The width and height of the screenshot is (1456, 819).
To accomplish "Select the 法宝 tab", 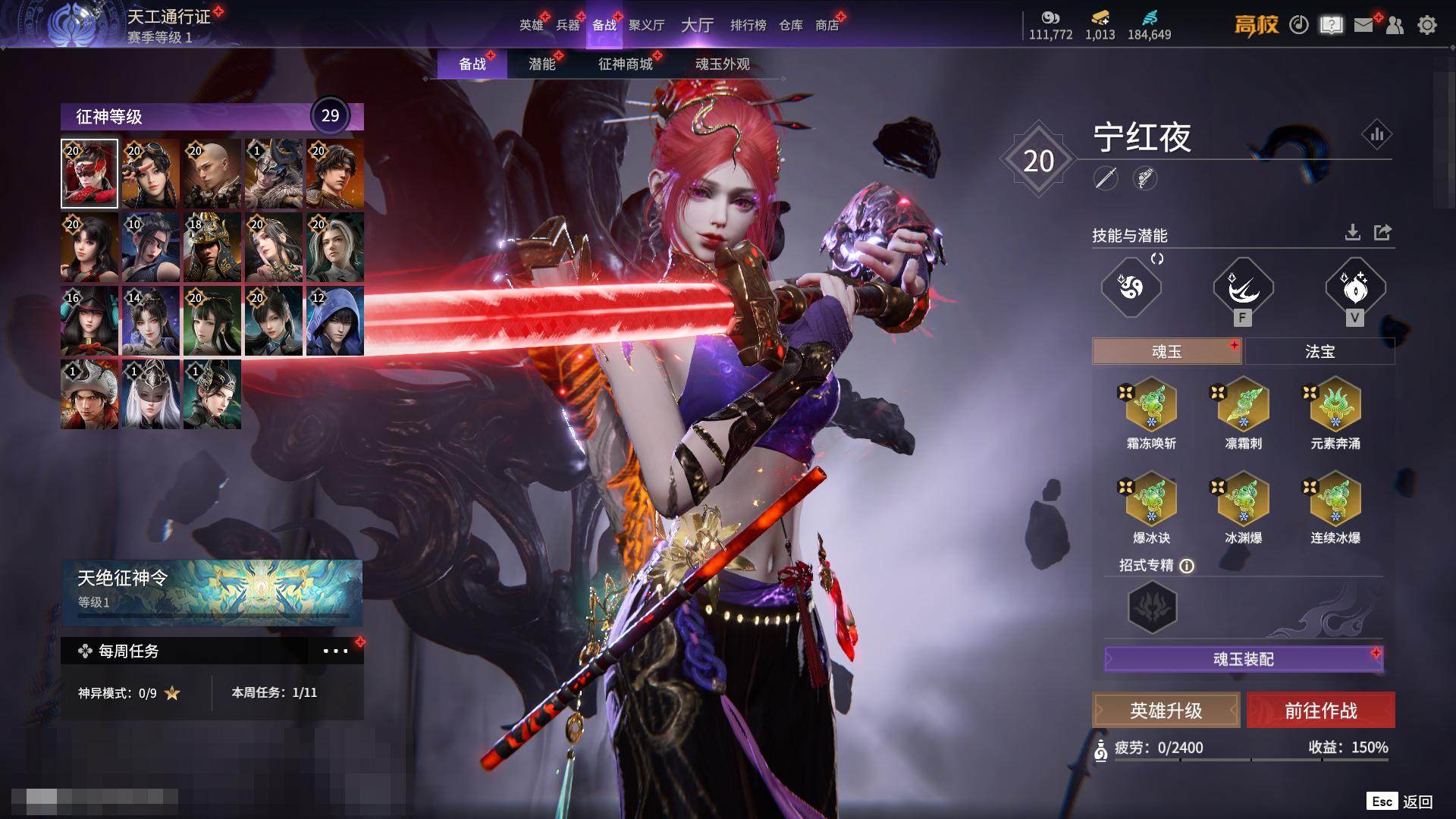I will 1319,352.
